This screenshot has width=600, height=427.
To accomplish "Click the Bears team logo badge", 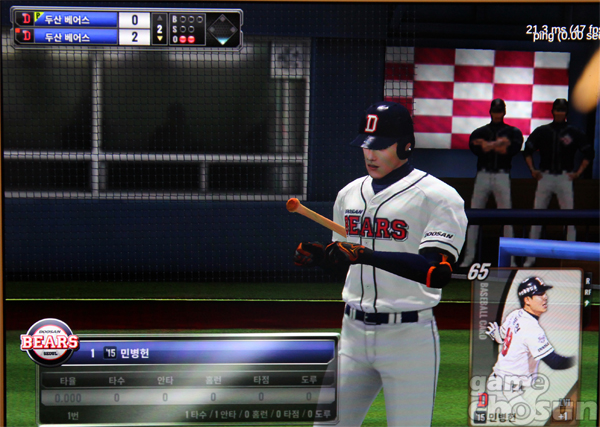I will pyautogui.click(x=49, y=343).
